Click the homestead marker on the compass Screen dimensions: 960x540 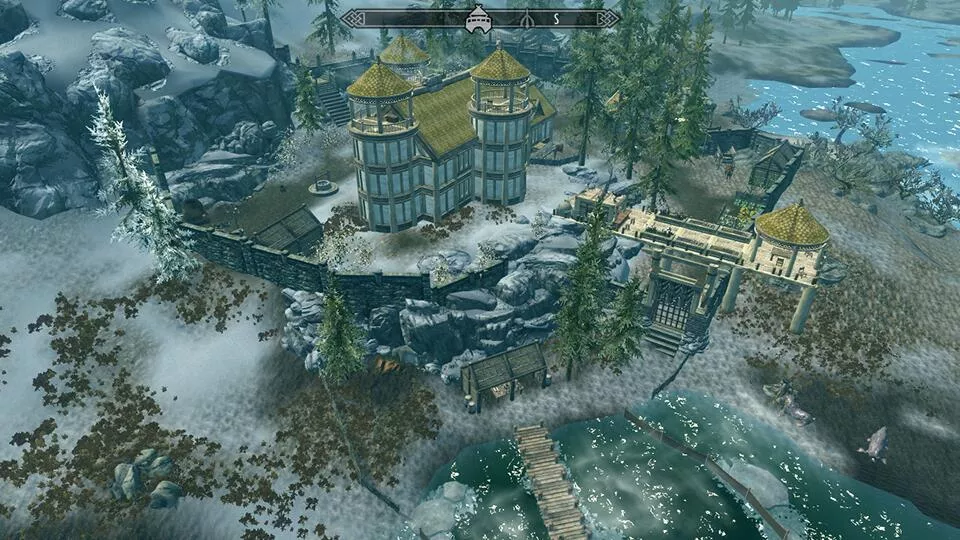479,17
